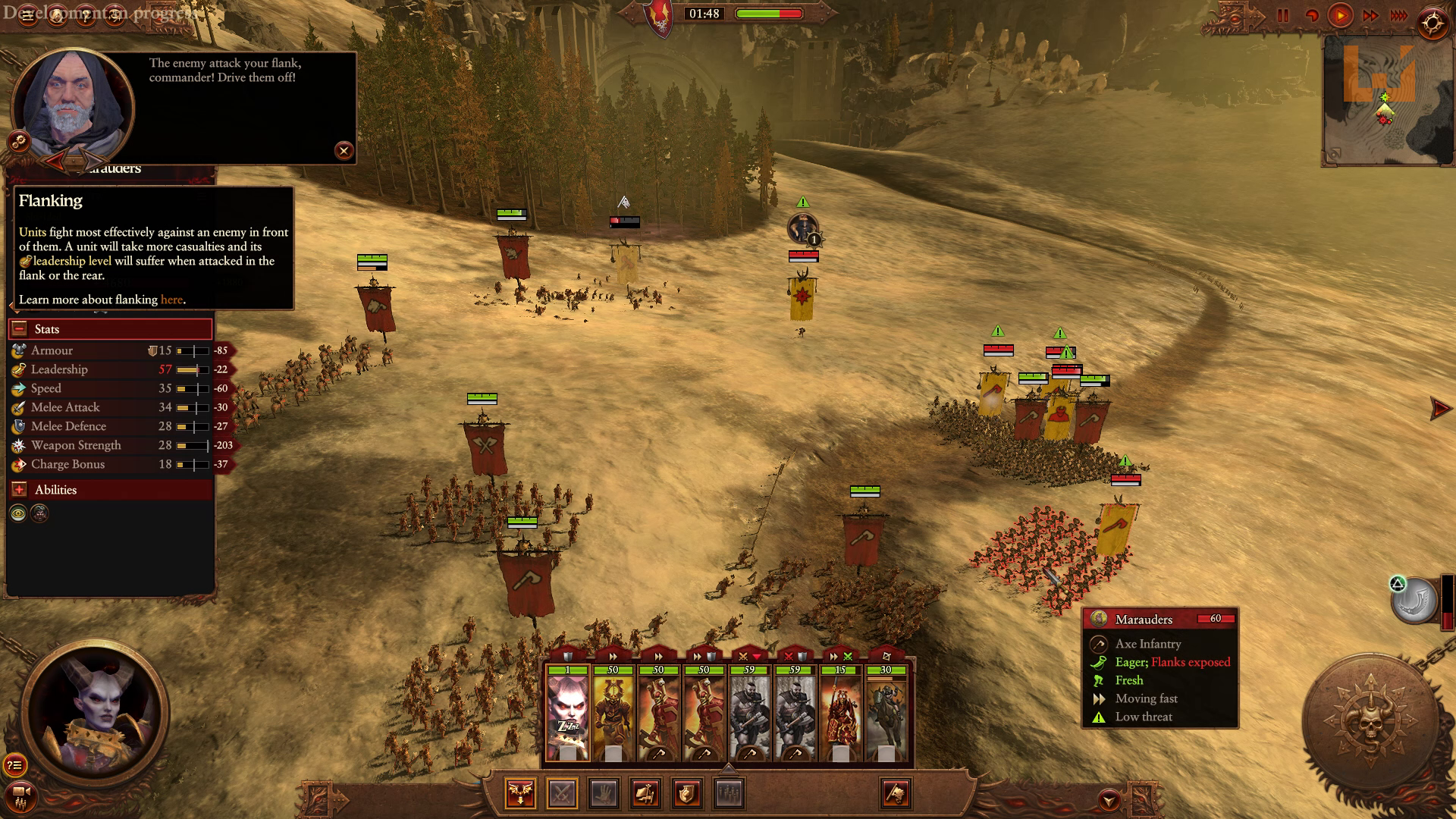1456x819 pixels.
Task: Select the crossed swords attack order icon
Action: click(562, 794)
